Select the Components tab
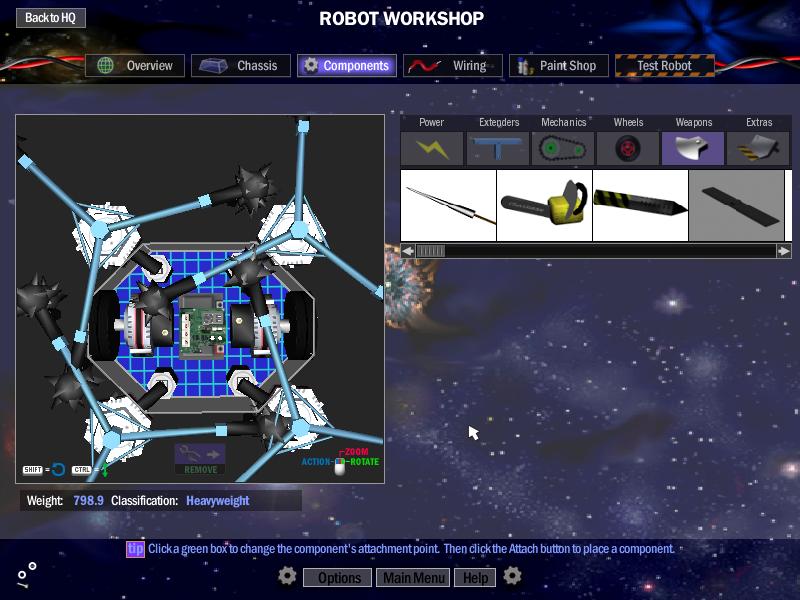The height and width of the screenshot is (600, 800). tap(346, 66)
